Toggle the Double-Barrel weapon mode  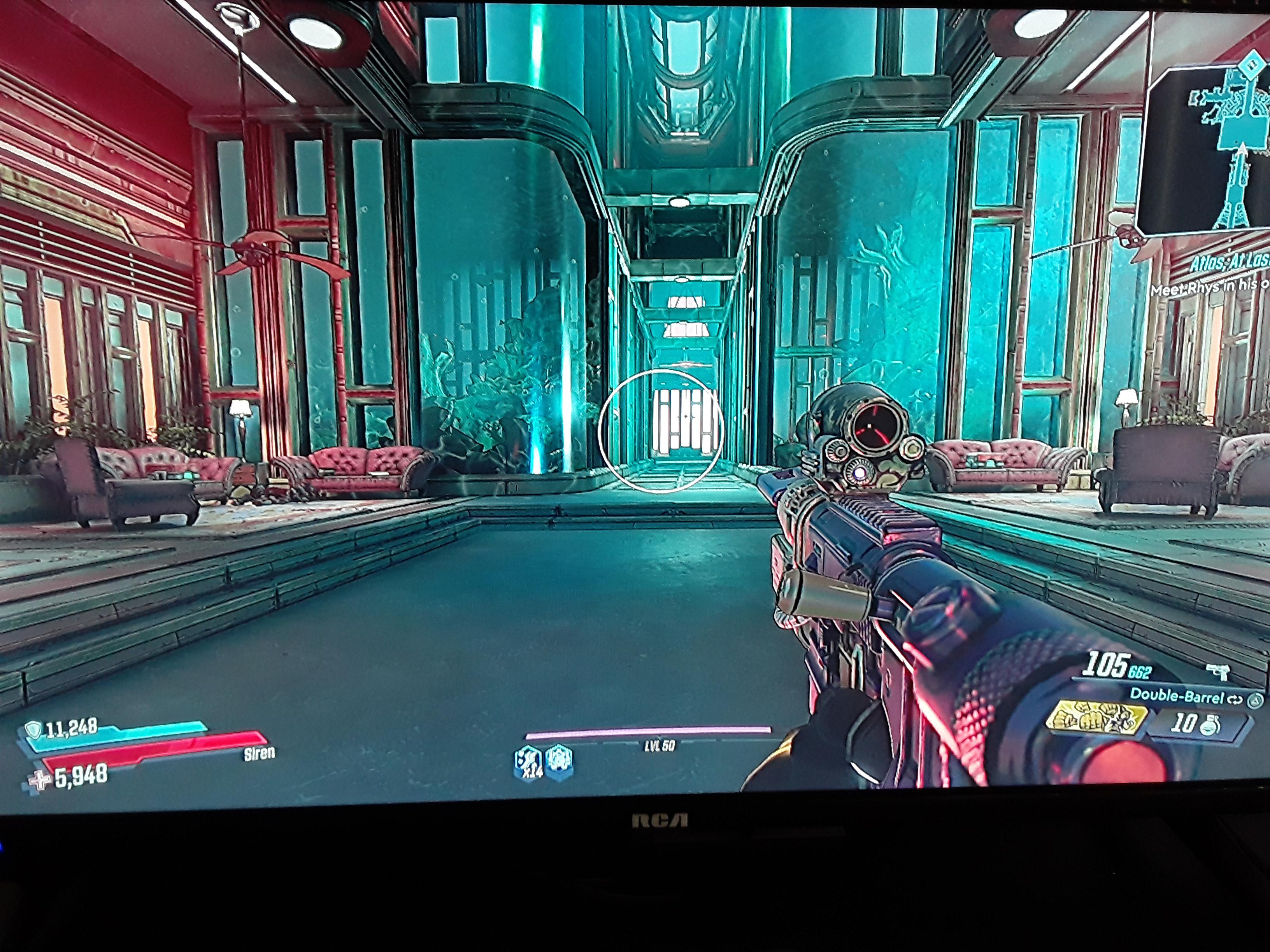pos(1235,699)
